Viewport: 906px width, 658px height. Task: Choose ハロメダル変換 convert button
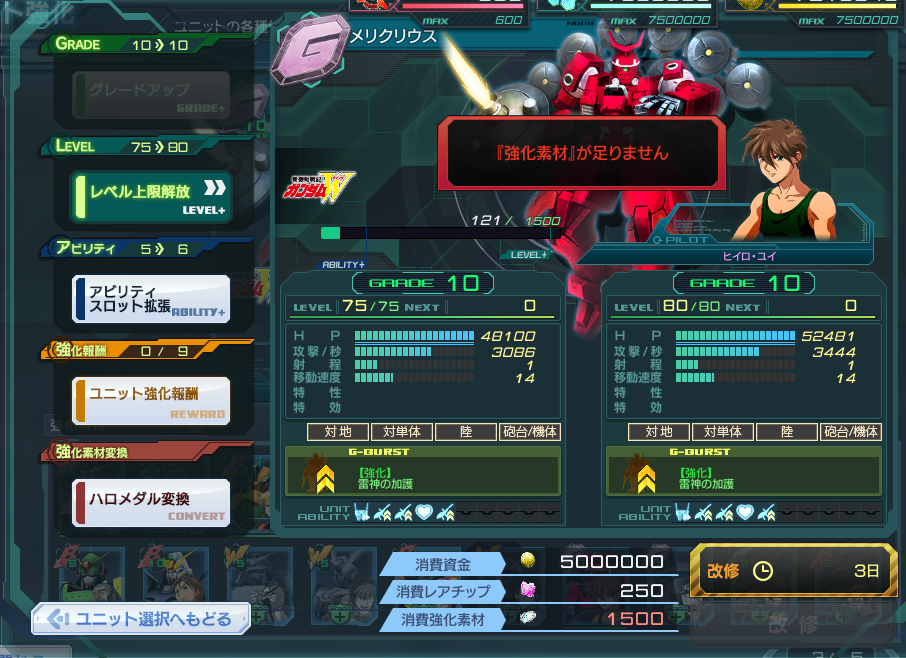(151, 503)
